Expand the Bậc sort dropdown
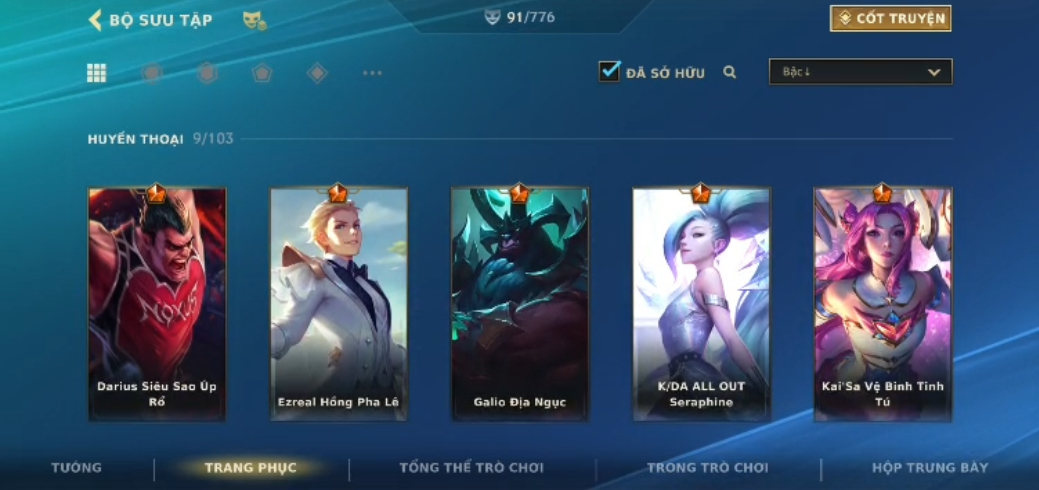Screen dimensions: 1039x490 click(860, 72)
